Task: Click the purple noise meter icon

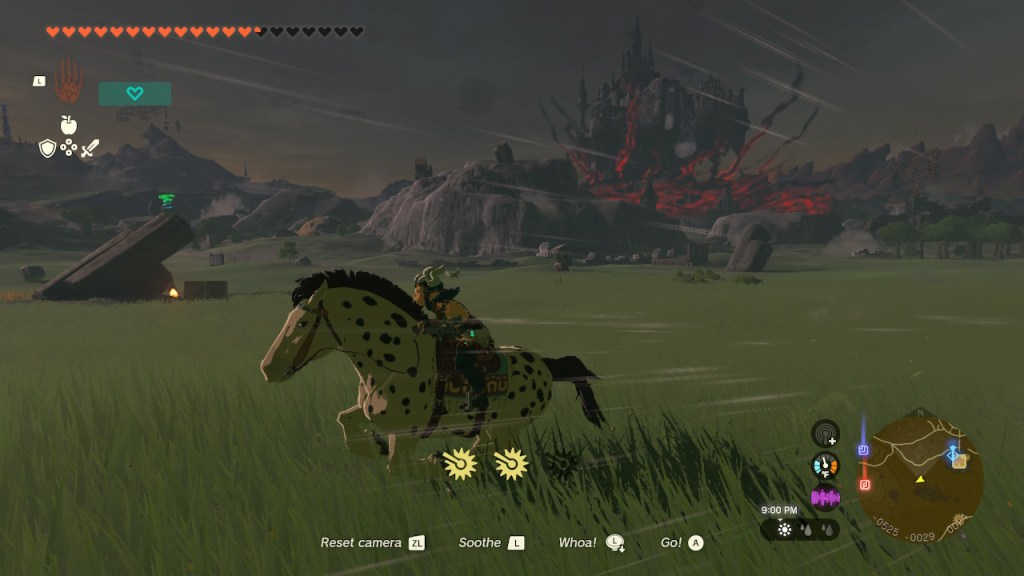Action: tap(825, 497)
